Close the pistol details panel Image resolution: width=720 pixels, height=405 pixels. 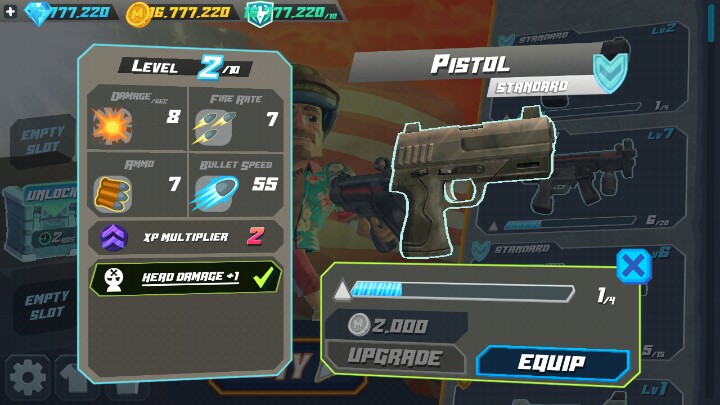(x=632, y=266)
